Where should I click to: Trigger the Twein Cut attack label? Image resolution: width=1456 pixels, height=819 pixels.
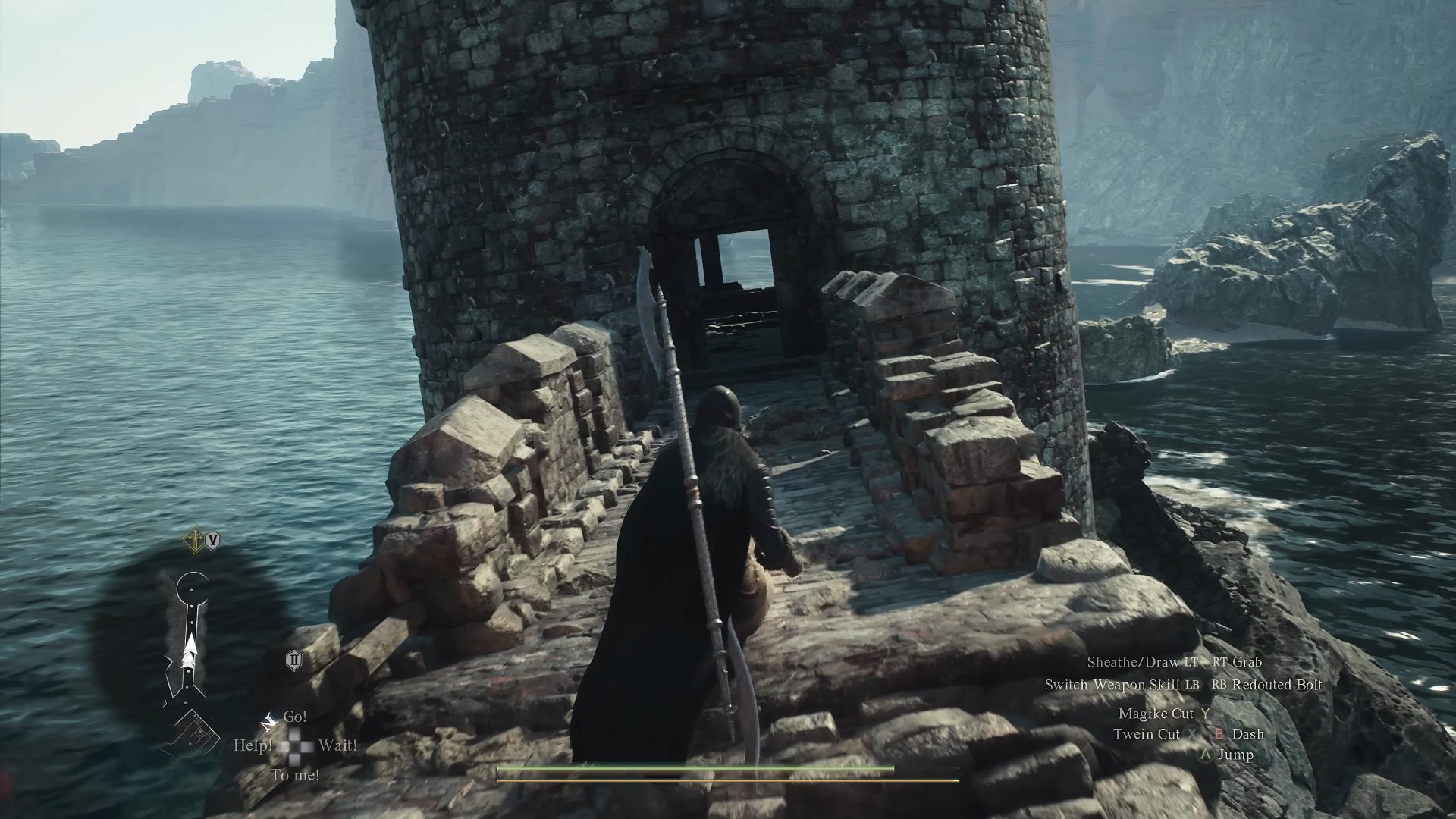[1147, 734]
